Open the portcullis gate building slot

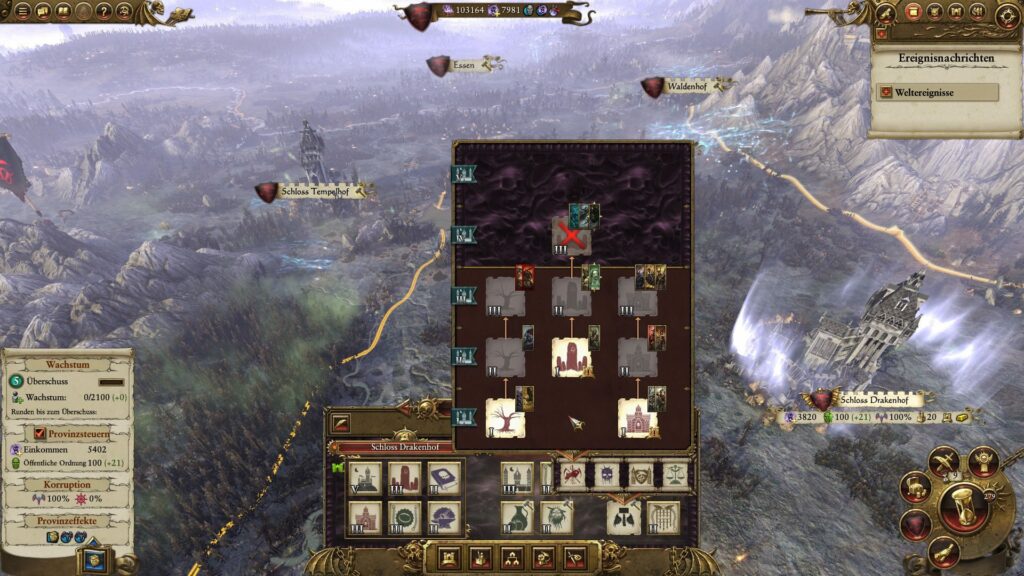(662, 517)
